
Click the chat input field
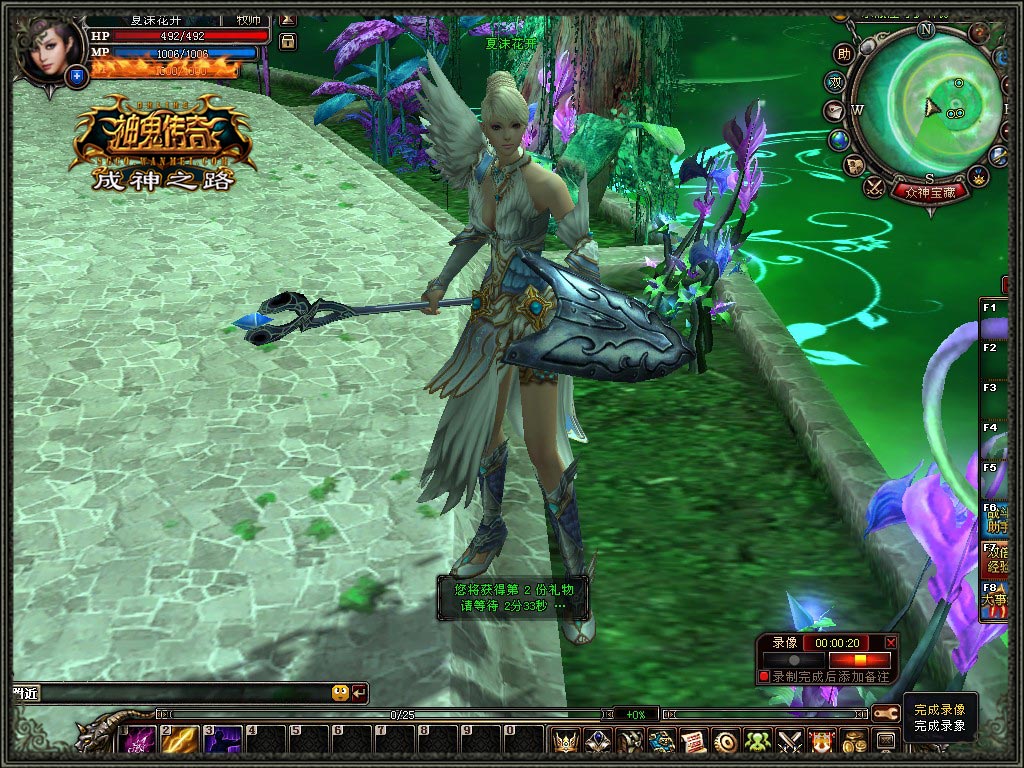pos(170,692)
